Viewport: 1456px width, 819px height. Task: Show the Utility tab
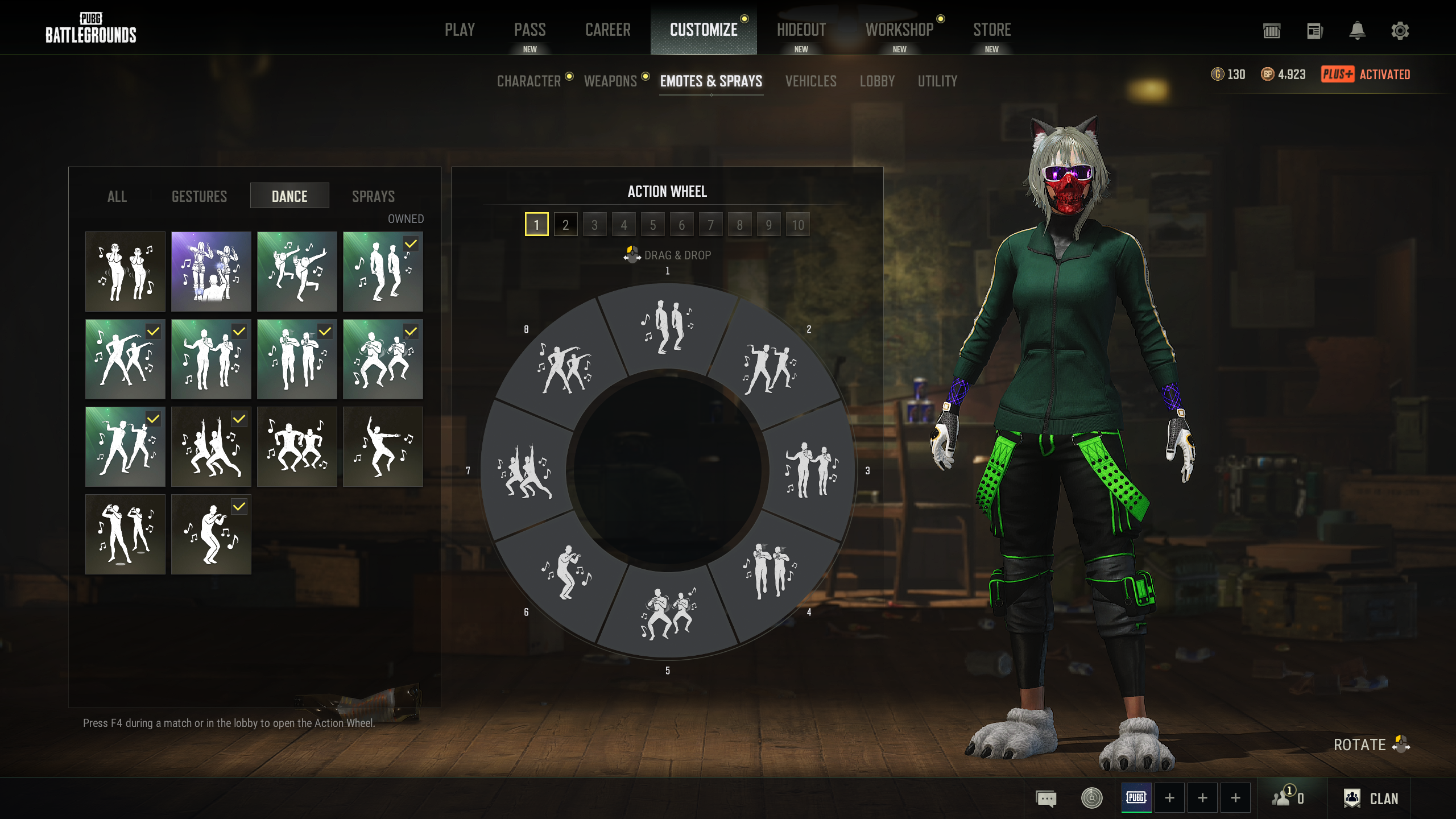[x=937, y=81]
